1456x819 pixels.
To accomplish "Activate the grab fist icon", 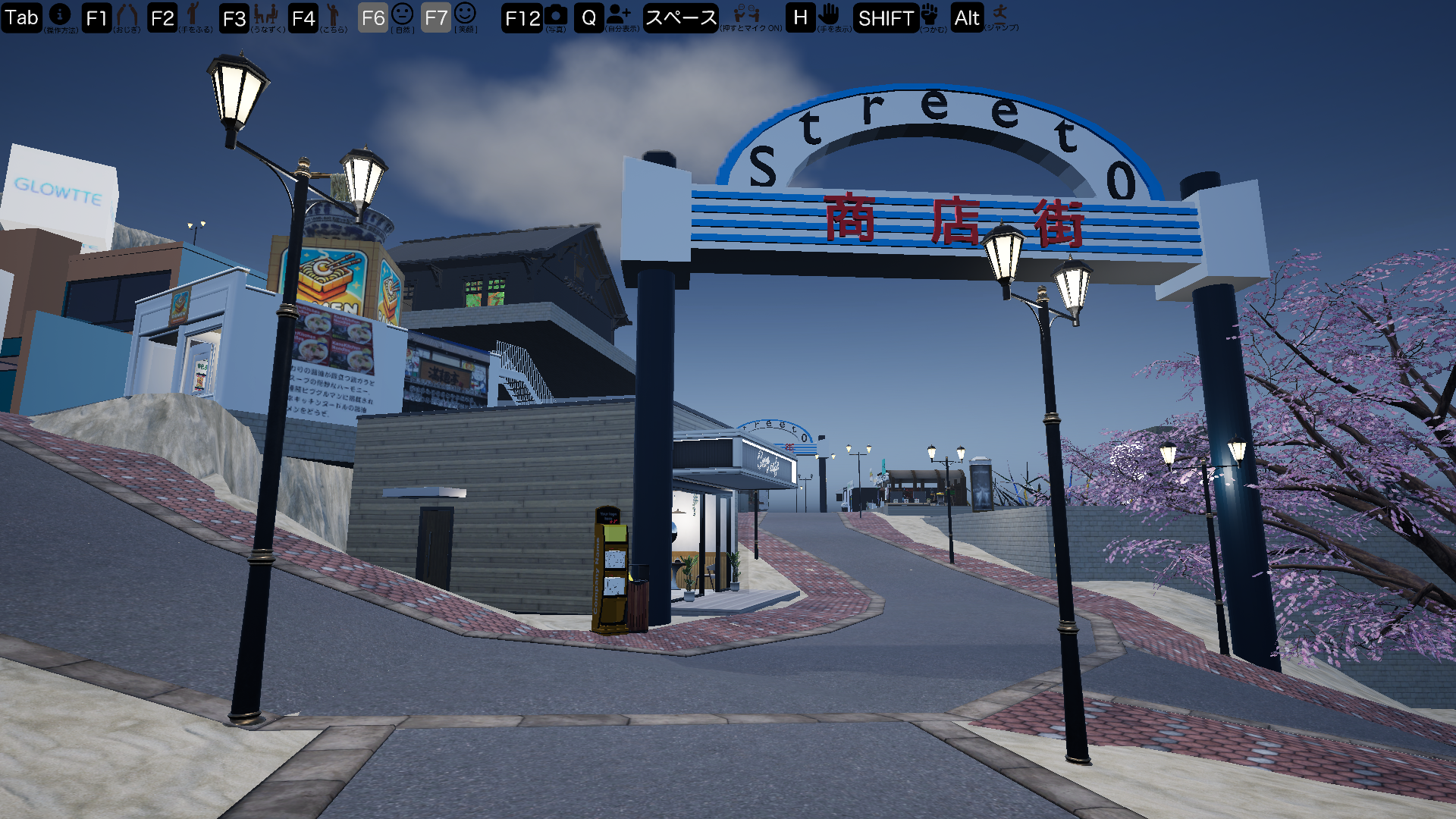I will [x=930, y=14].
